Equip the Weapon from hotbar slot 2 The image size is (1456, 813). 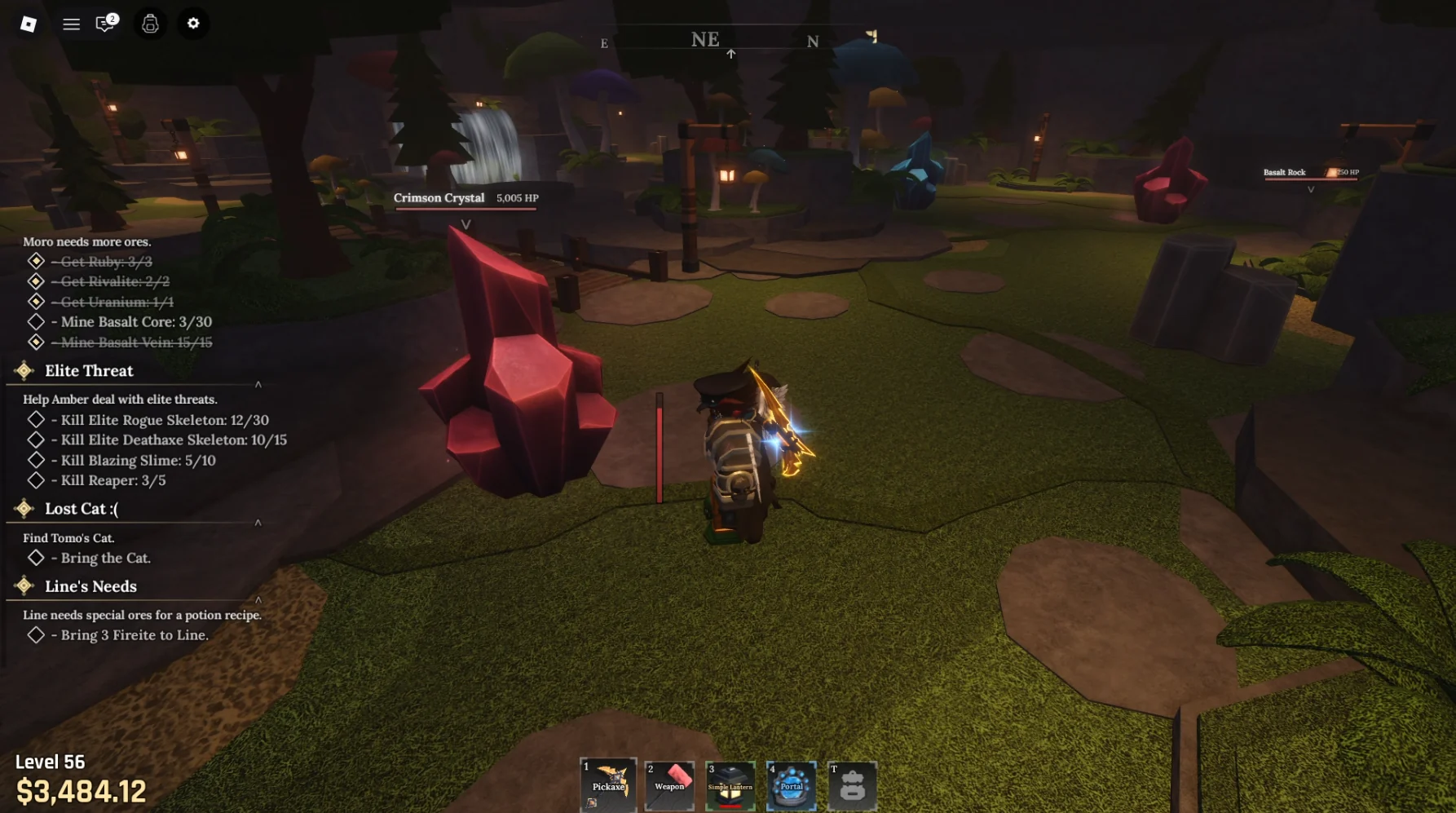(x=669, y=785)
